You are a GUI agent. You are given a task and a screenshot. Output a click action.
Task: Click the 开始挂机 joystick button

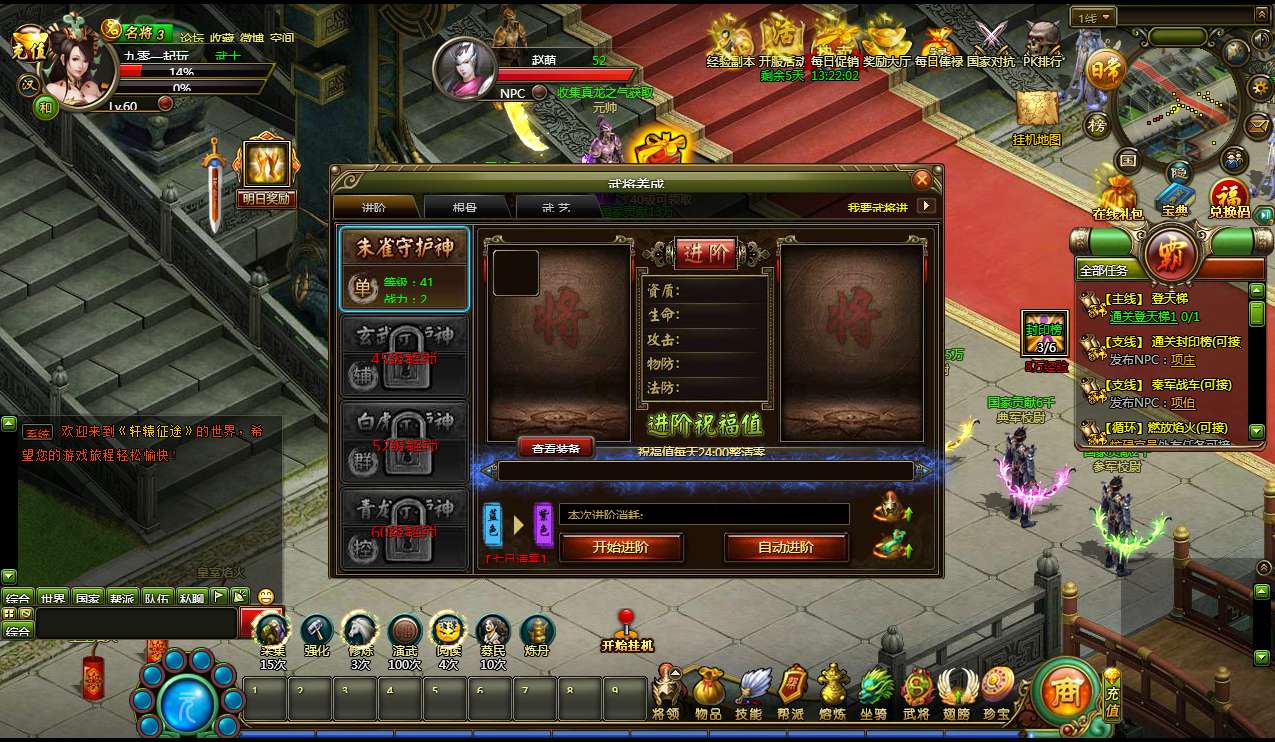pyautogui.click(x=626, y=630)
